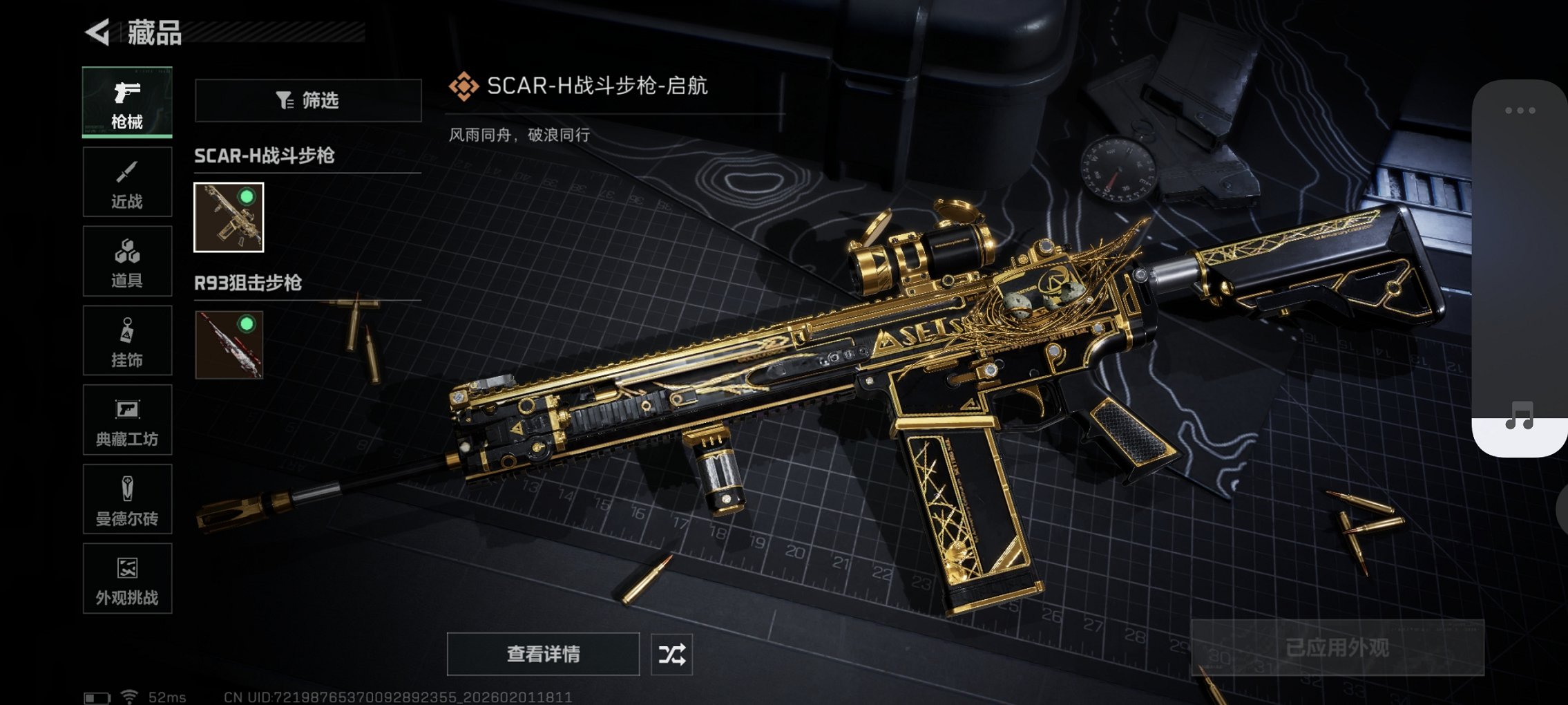Click the shuffle appearance icon beside 查看详情

click(x=672, y=652)
